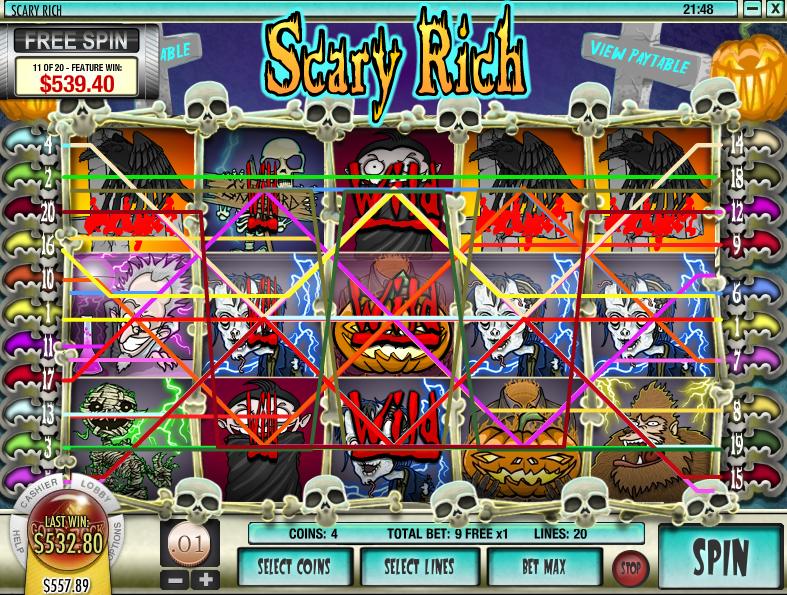Image resolution: width=787 pixels, height=595 pixels.
Task: Decrease coin value with the minus button
Action: tap(176, 578)
